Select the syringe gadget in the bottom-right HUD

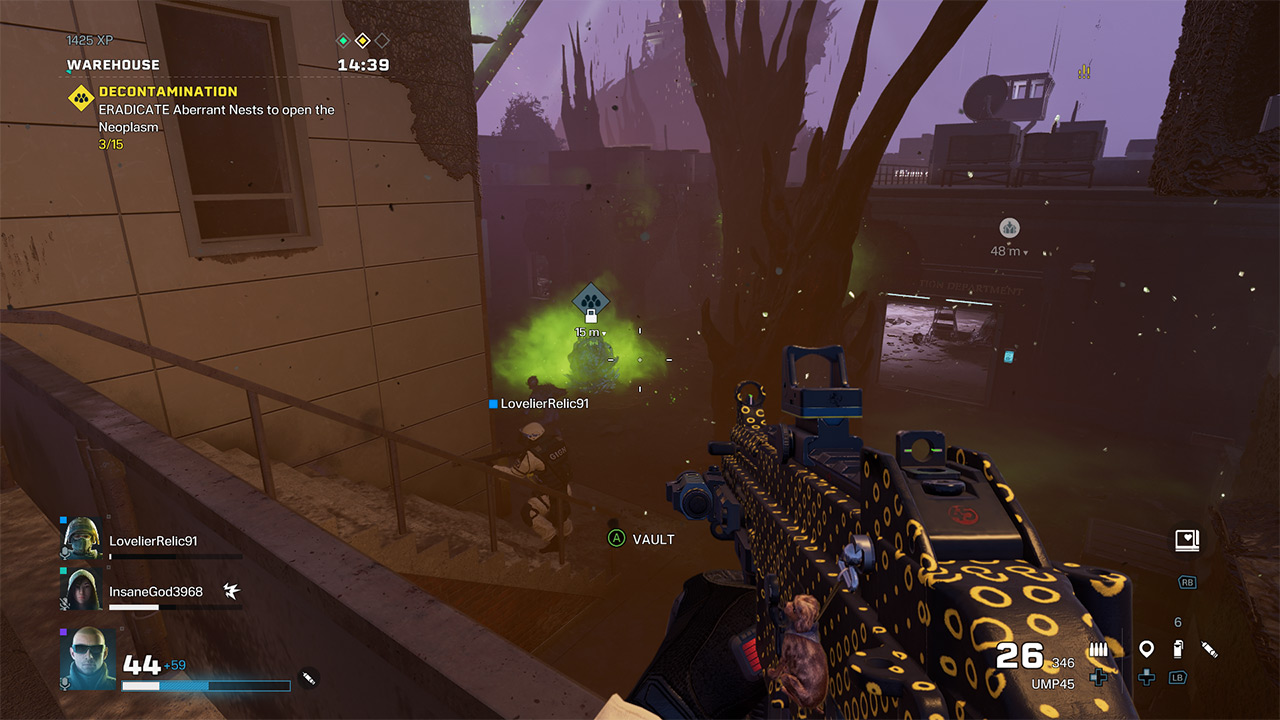(x=1209, y=649)
